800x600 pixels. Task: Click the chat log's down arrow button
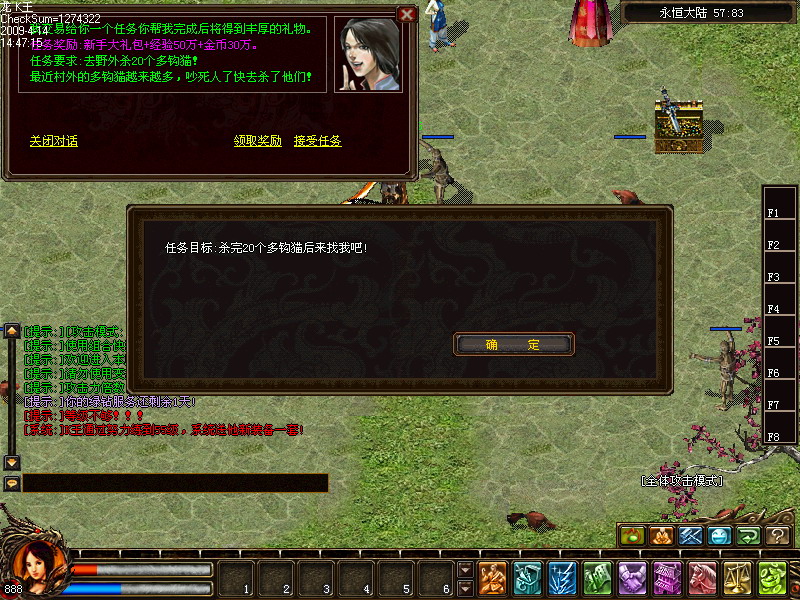click(x=12, y=462)
